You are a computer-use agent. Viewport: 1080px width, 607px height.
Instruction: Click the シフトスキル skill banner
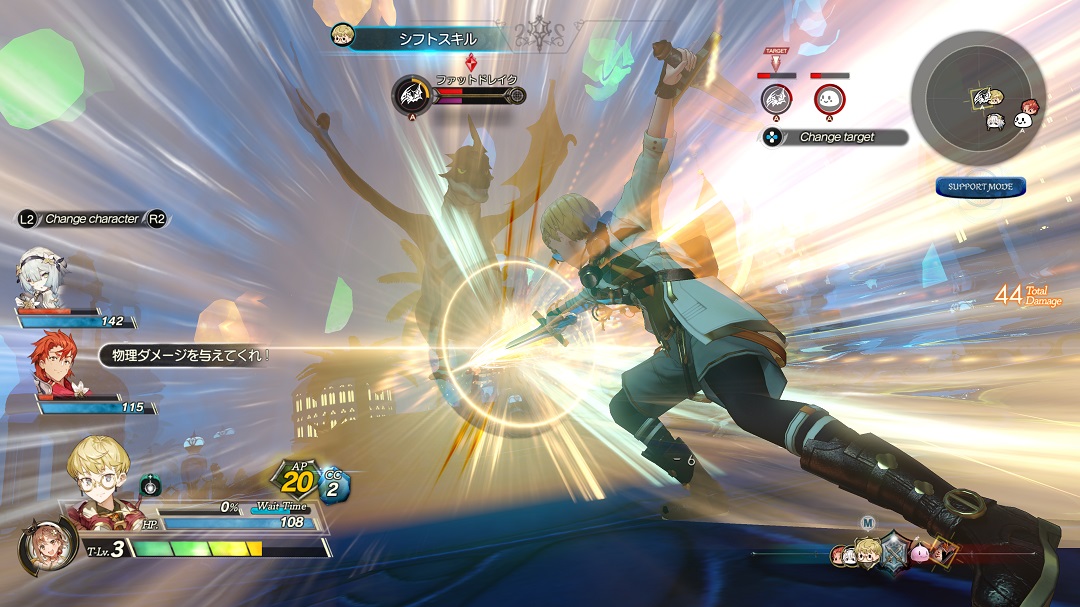425,39
